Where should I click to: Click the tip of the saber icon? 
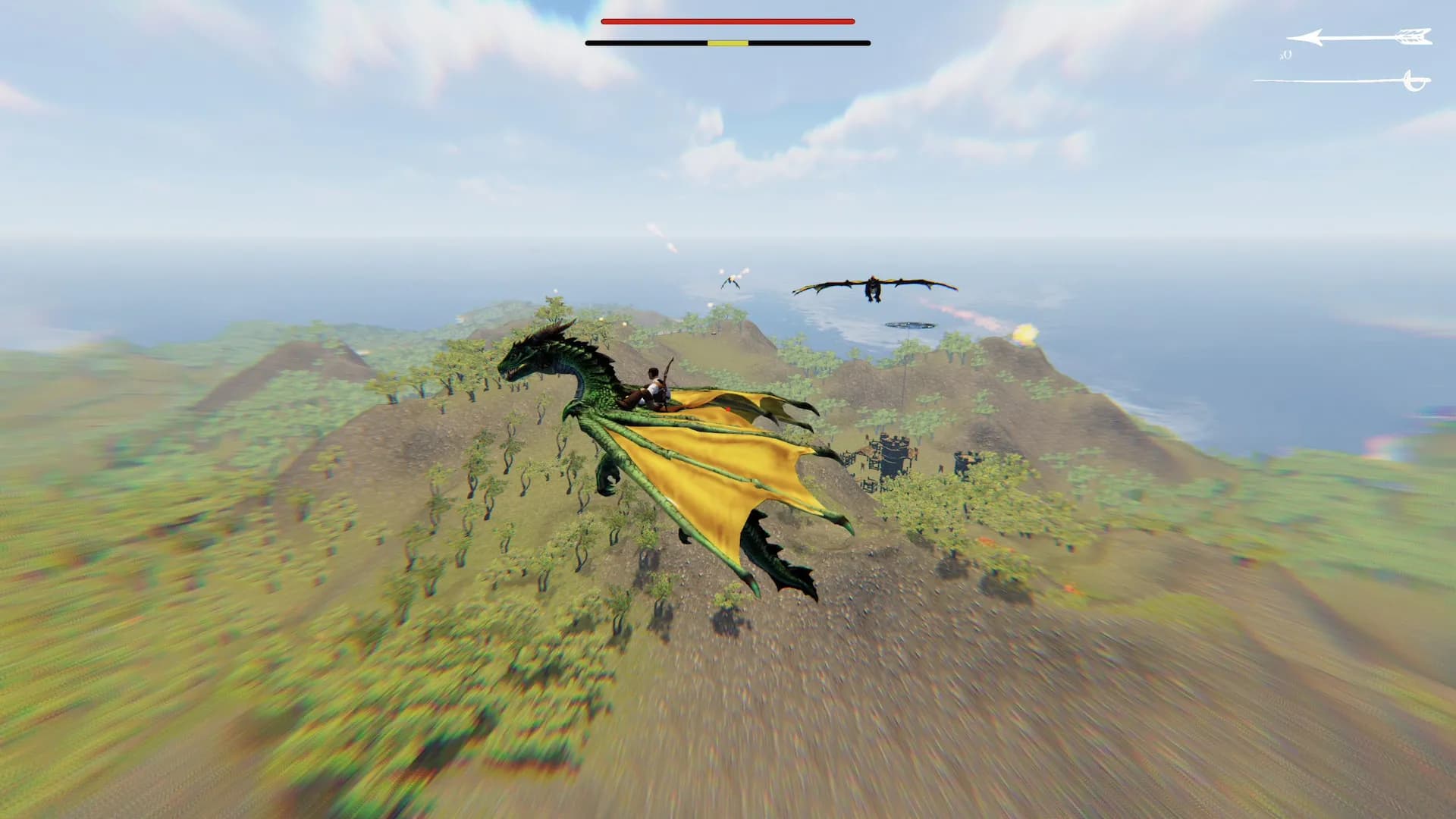(1256, 80)
